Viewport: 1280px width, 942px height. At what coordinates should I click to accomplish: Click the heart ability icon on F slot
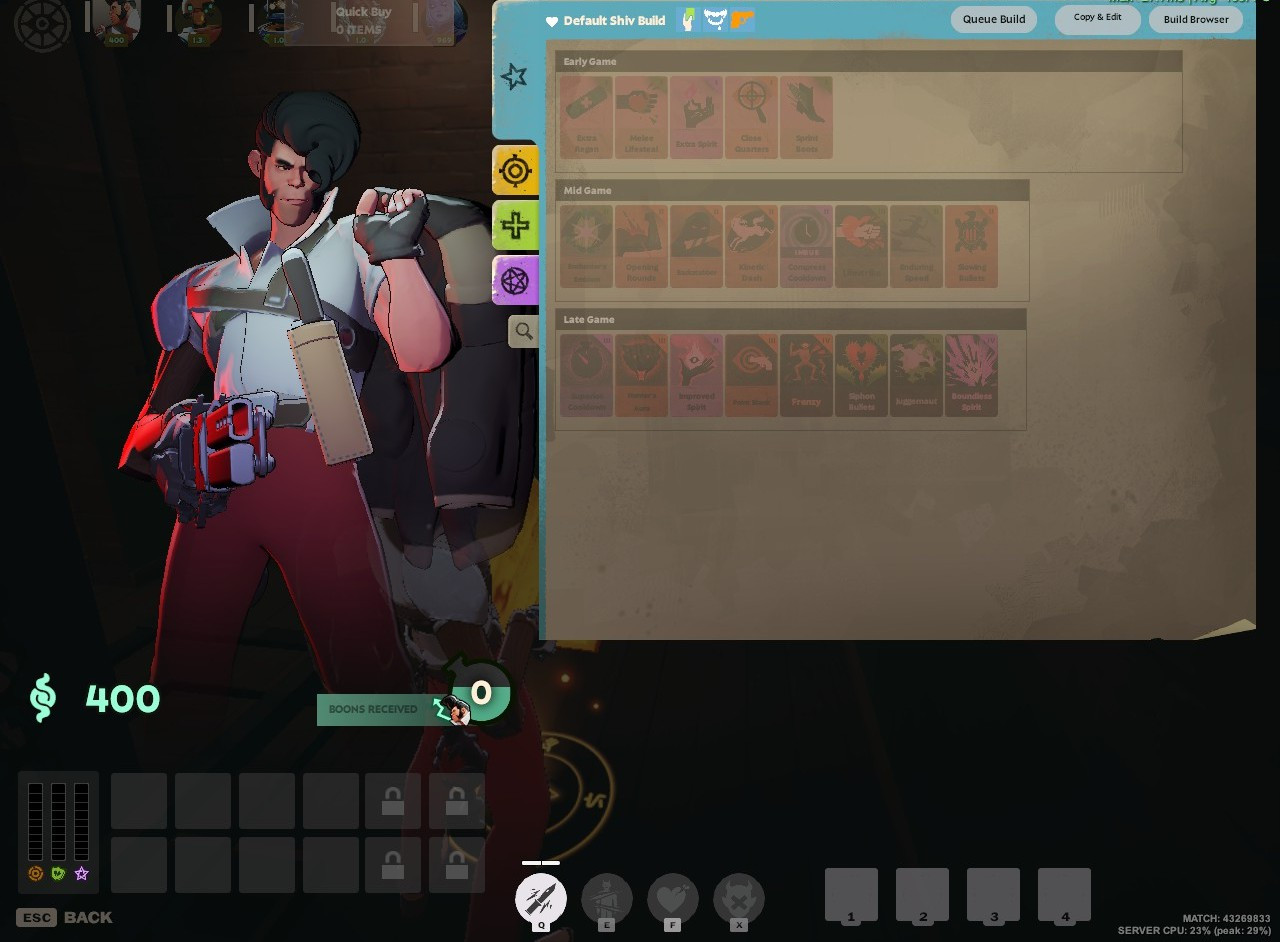(672, 898)
